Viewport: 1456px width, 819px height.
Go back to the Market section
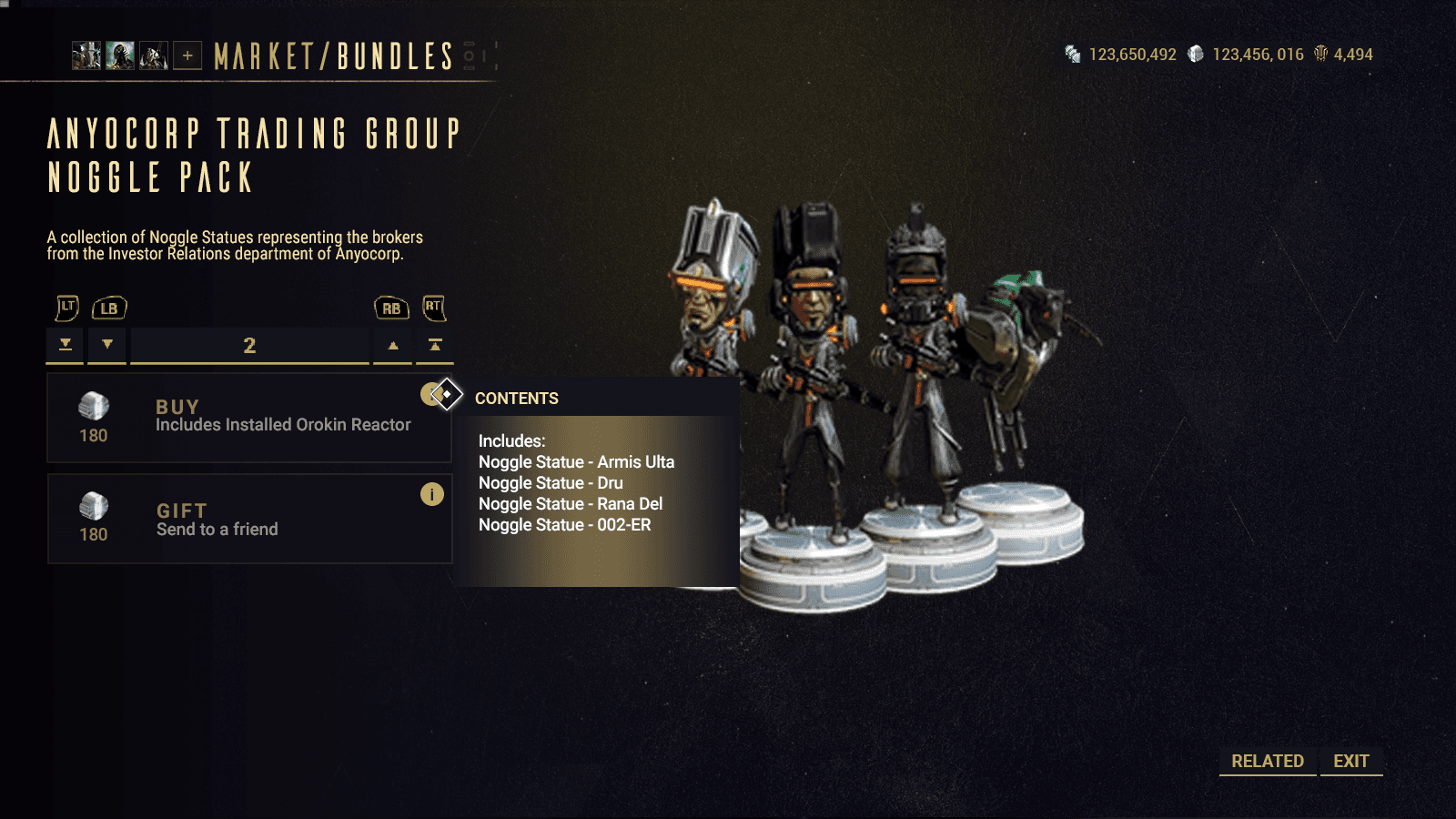263,56
